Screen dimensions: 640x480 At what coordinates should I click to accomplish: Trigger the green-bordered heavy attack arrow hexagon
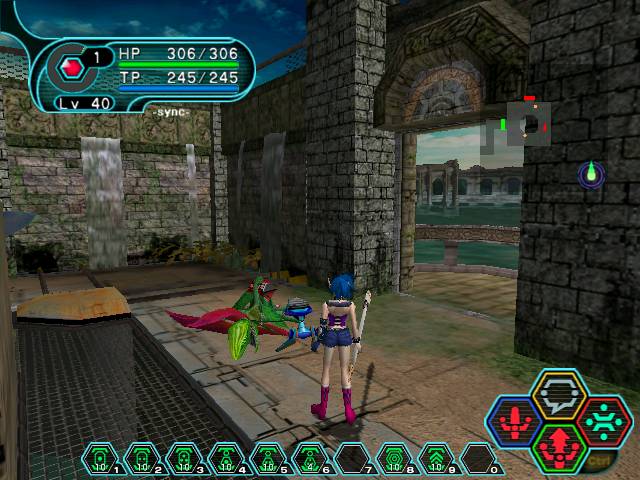(558, 447)
